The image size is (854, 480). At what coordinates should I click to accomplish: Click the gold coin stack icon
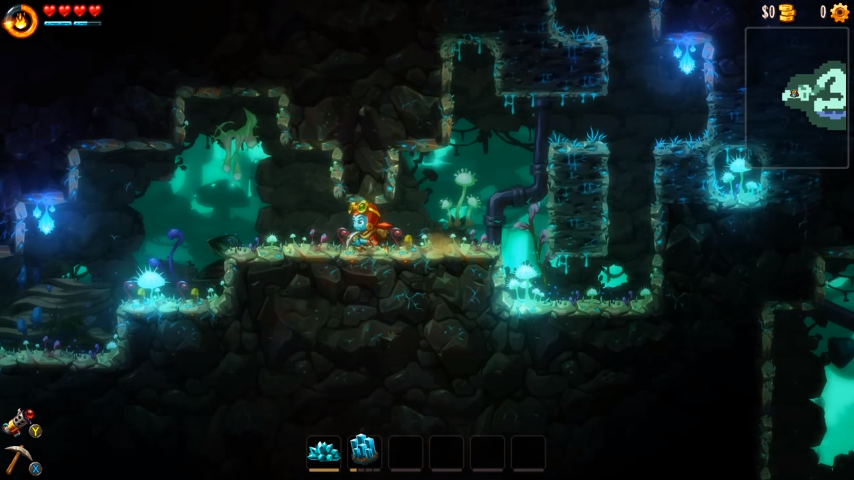pos(787,13)
